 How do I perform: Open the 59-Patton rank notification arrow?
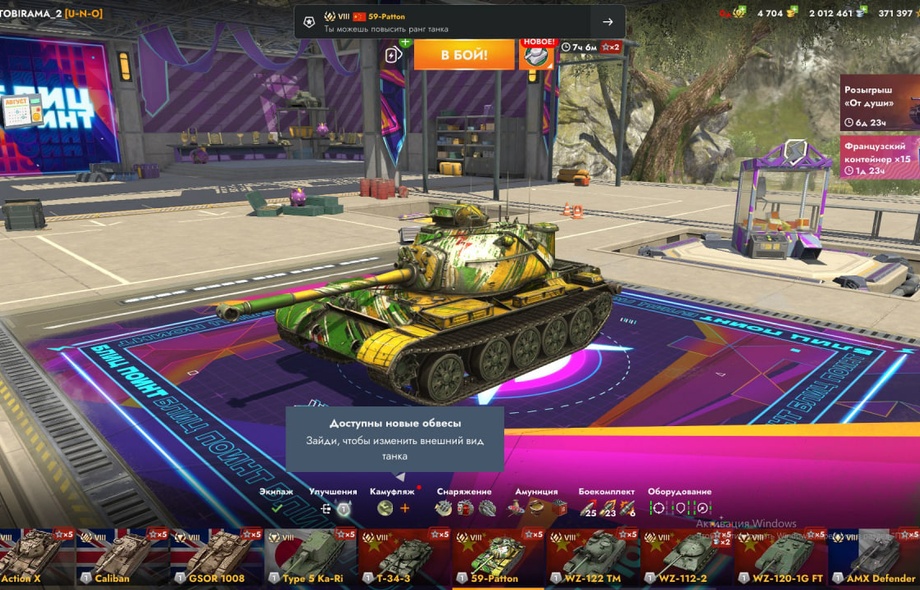[607, 22]
